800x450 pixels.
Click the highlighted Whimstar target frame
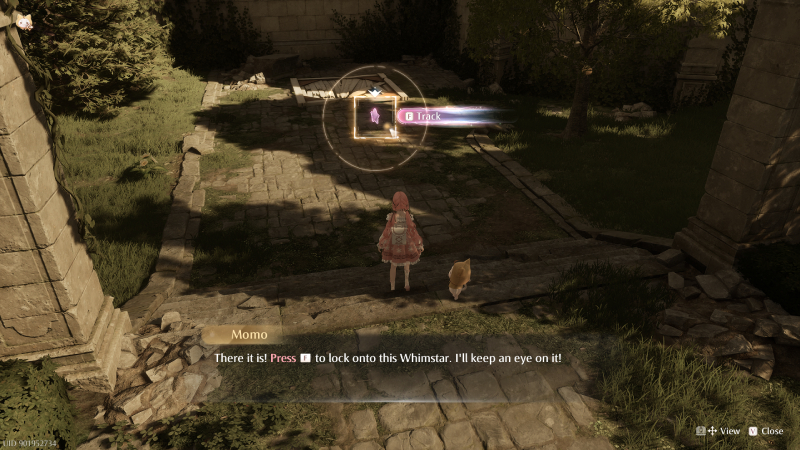376,116
